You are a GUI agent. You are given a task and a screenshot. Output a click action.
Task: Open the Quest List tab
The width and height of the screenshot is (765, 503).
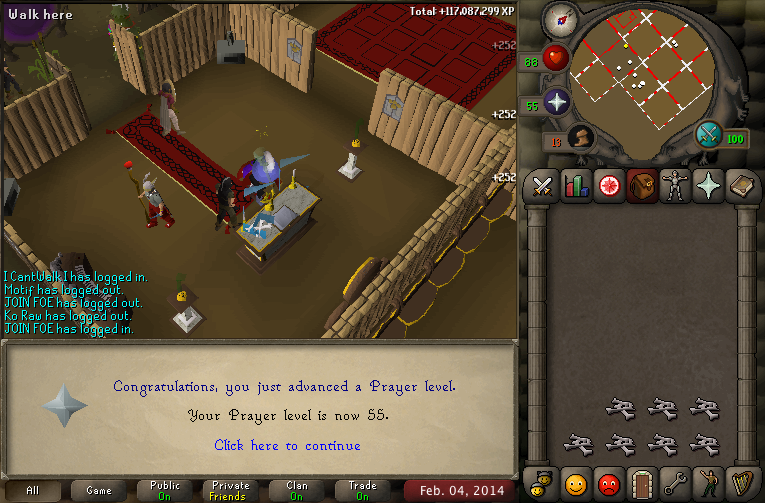tap(609, 186)
